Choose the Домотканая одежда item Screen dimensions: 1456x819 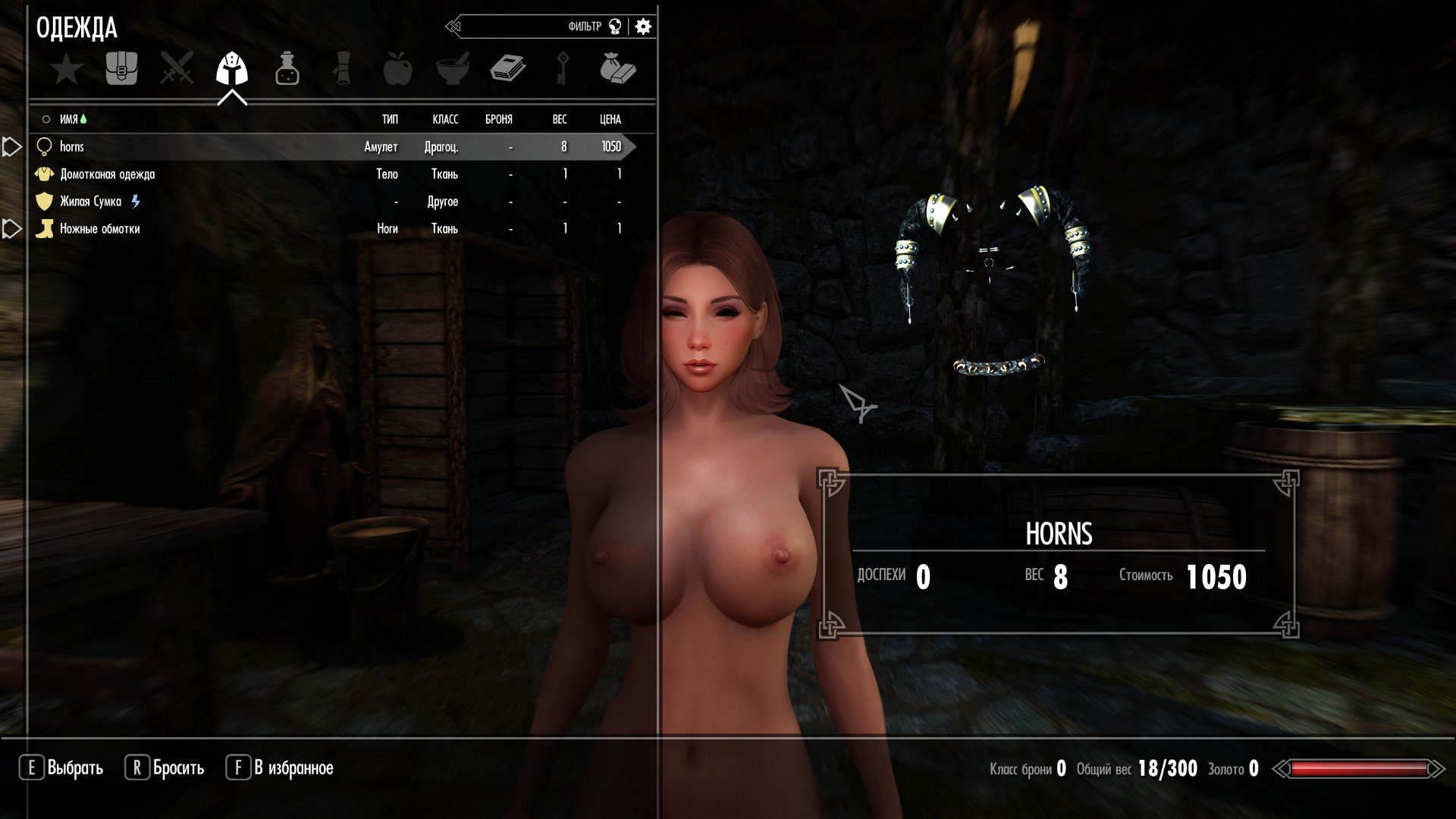tap(108, 174)
